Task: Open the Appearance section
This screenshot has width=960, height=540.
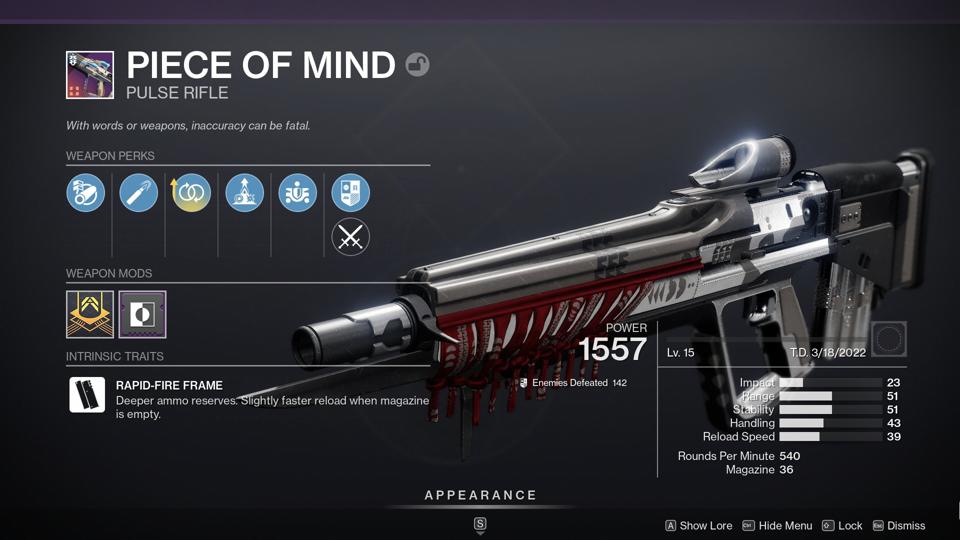Action: [x=480, y=496]
